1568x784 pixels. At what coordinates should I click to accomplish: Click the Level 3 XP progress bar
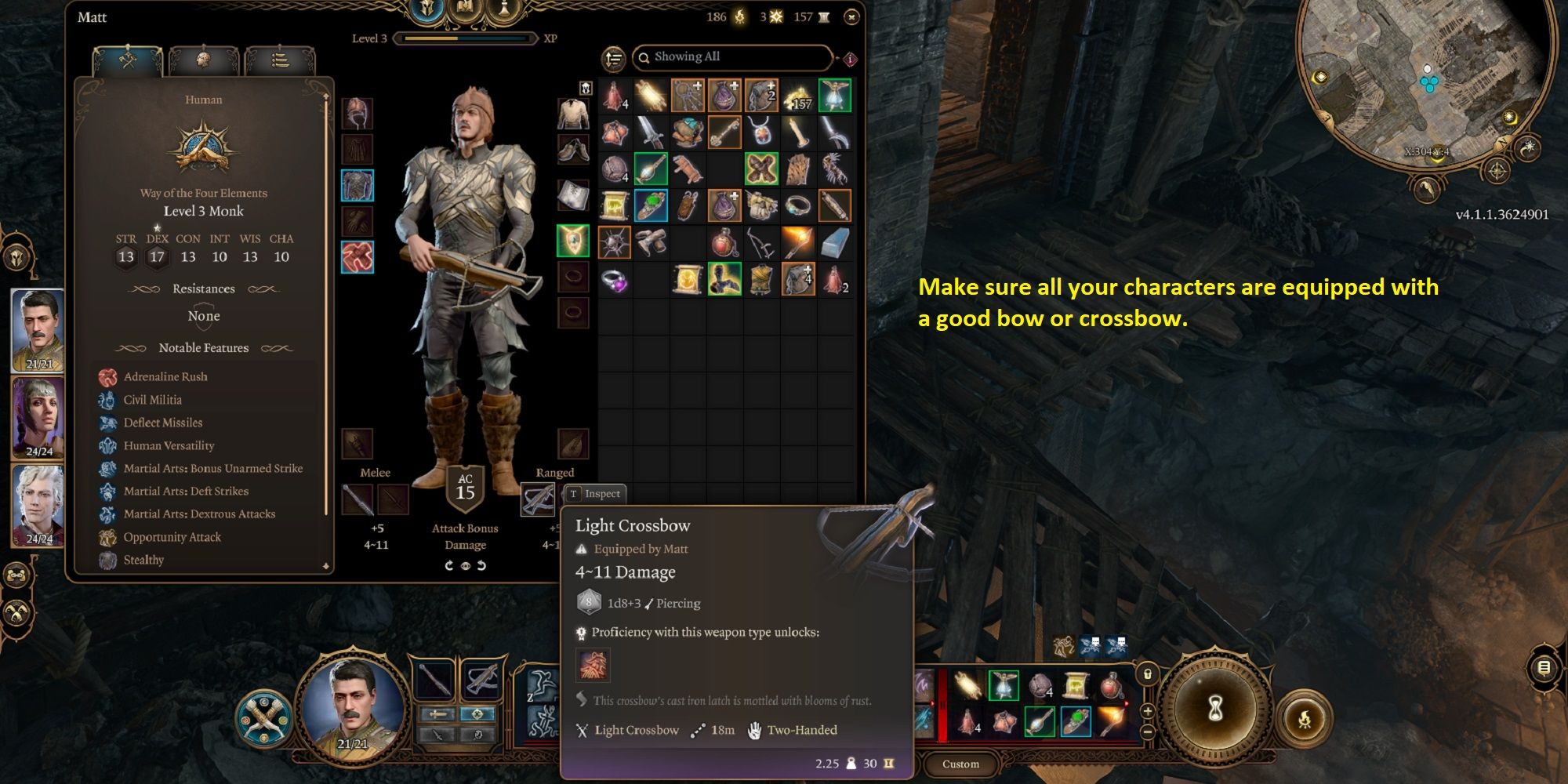click(x=463, y=37)
